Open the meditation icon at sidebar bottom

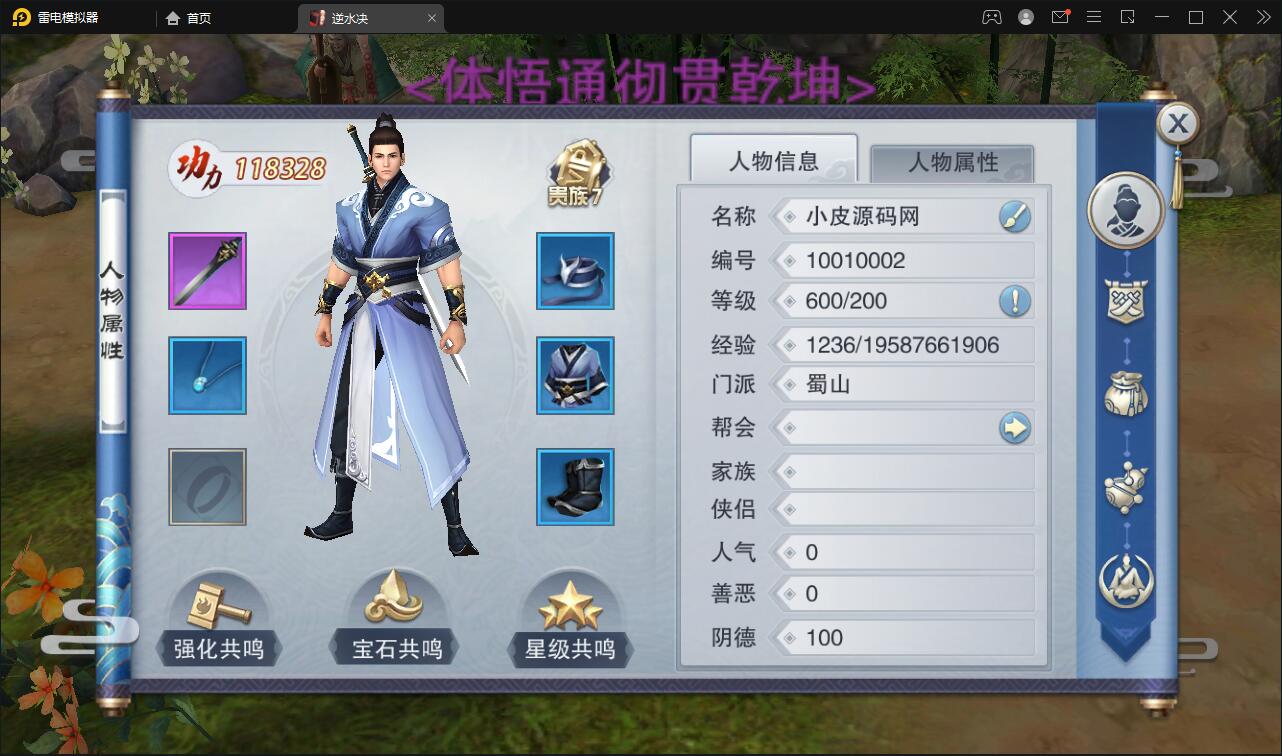[1127, 580]
